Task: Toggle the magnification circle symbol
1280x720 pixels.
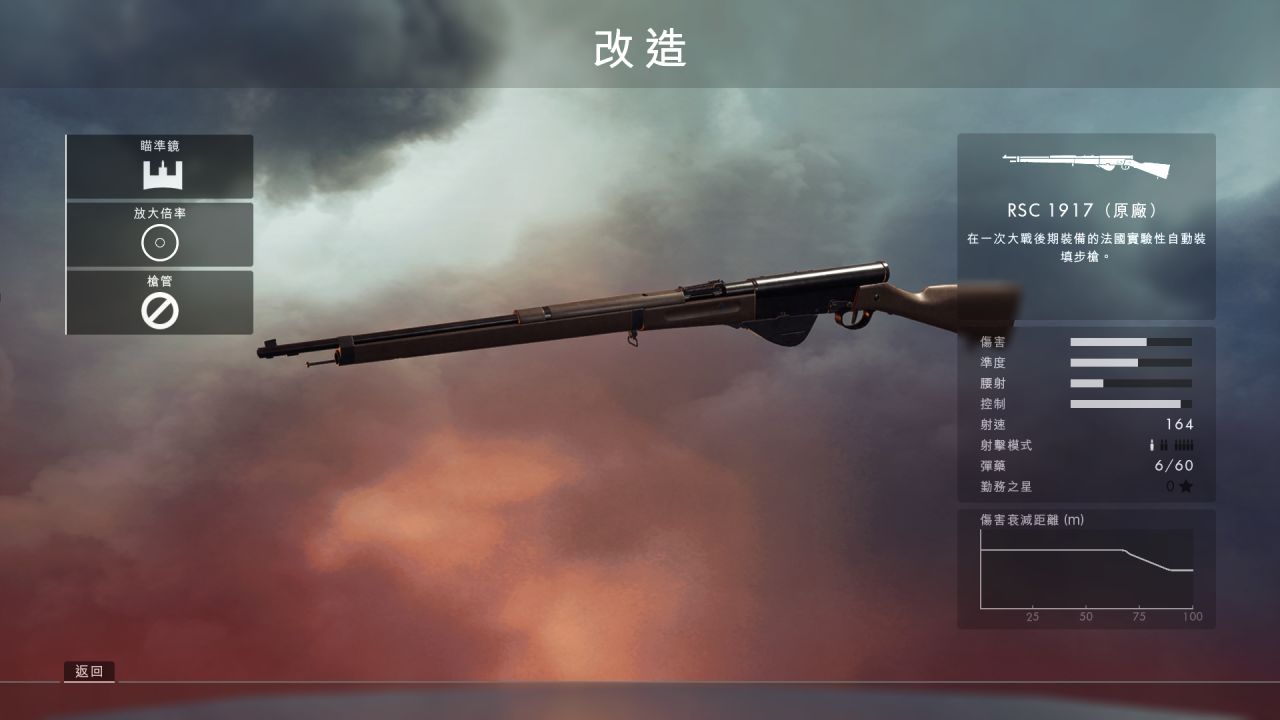Action: pyautogui.click(x=160, y=243)
